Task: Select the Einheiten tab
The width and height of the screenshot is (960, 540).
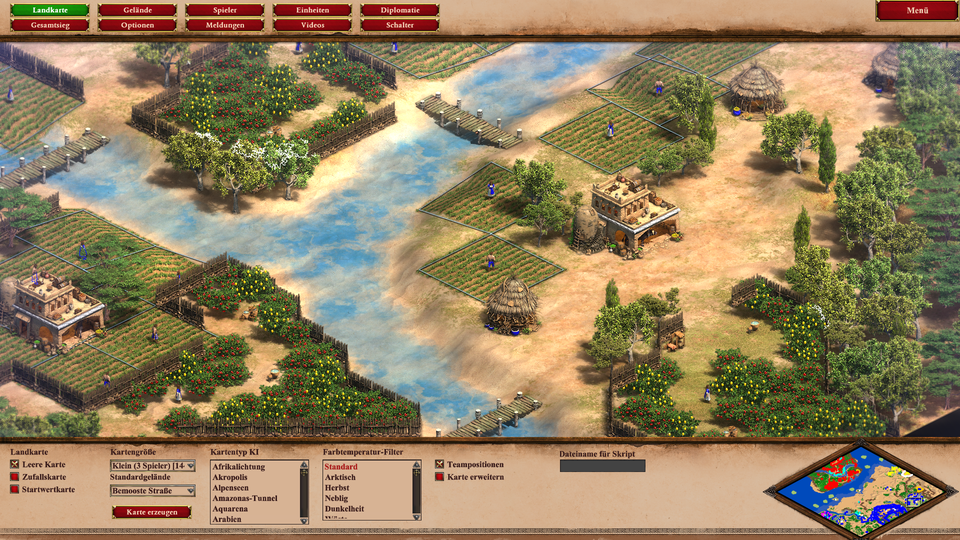Action: tap(313, 10)
